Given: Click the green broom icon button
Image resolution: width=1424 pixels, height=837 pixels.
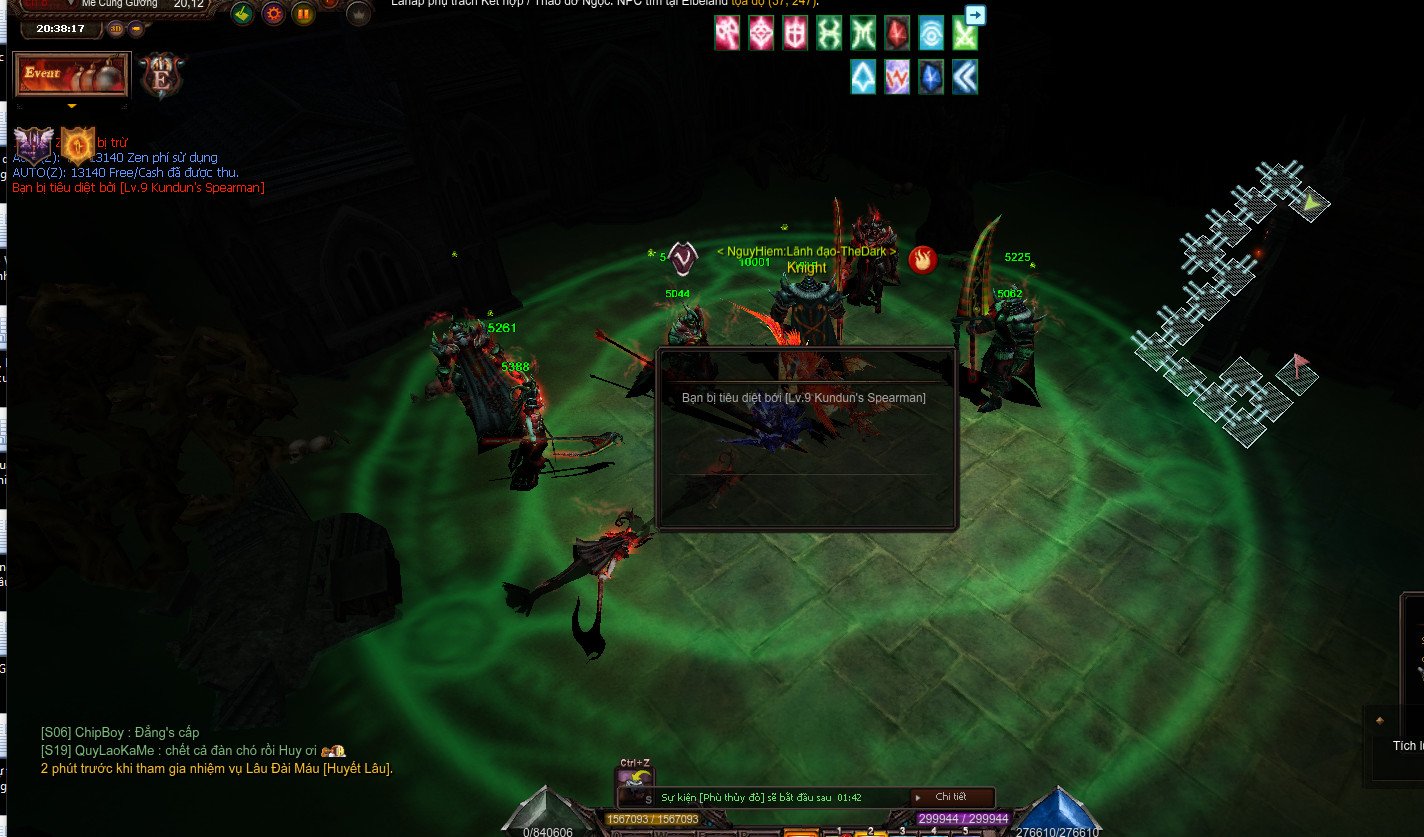Looking at the screenshot, I should pos(242,14).
